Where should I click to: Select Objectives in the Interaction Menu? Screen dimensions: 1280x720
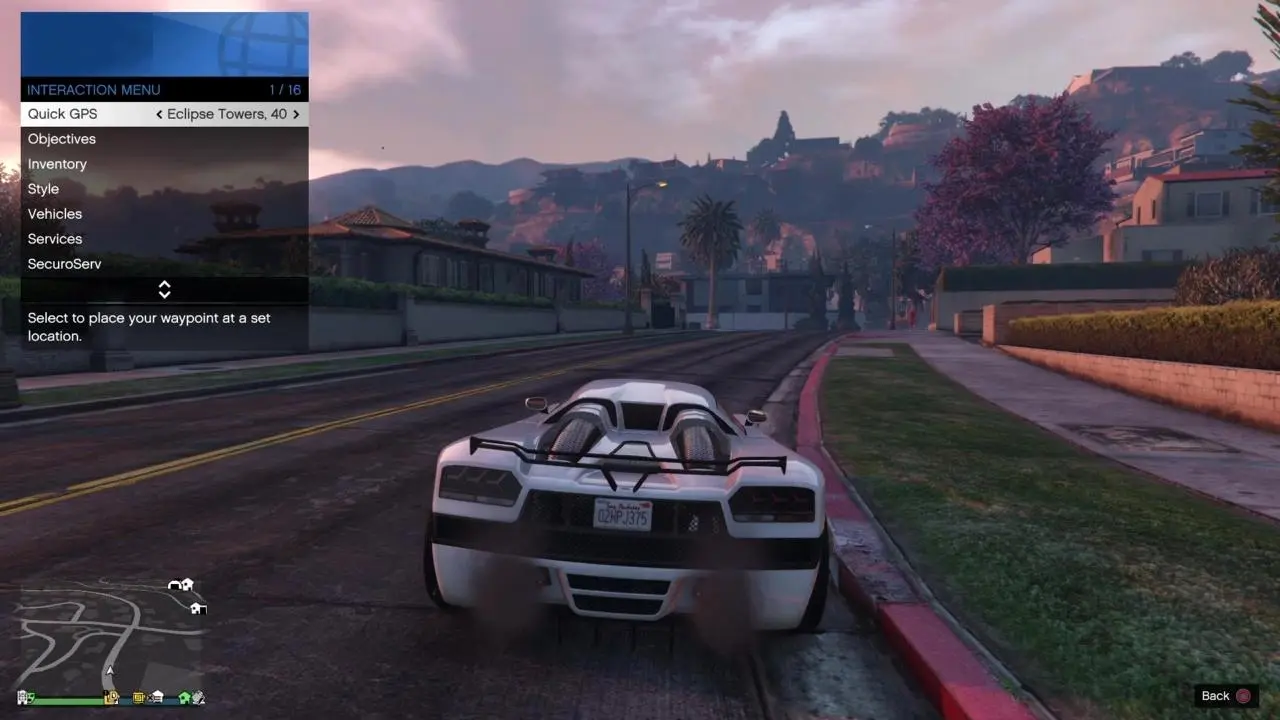point(62,139)
